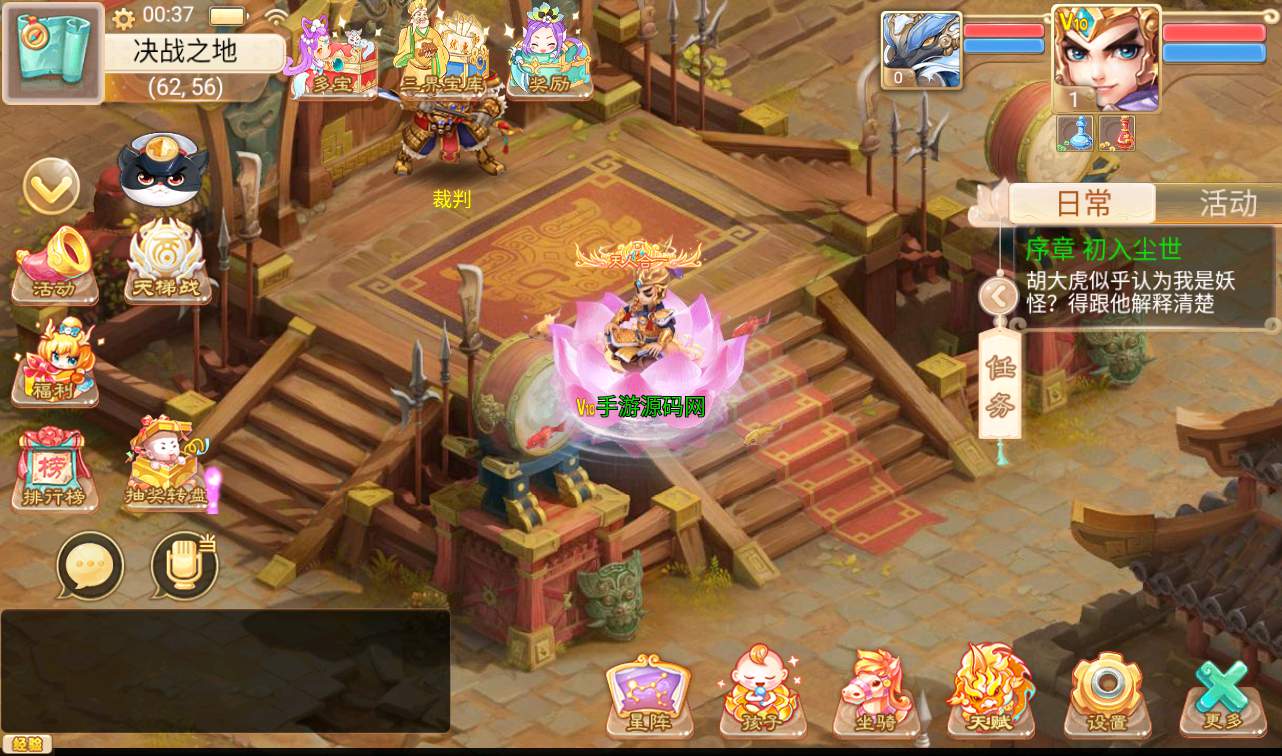Toggle the voice chat microphone
Viewport: 1282px width, 756px height.
click(x=184, y=567)
